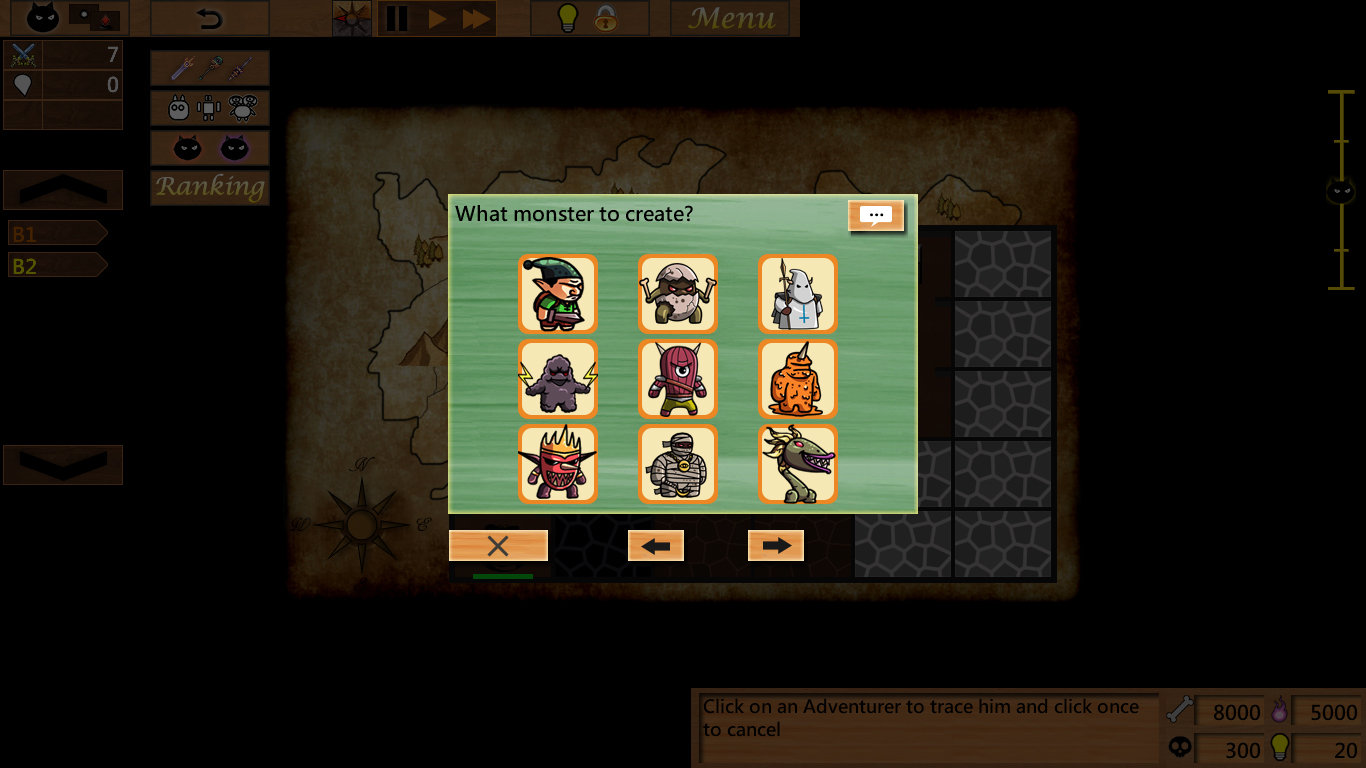Create the mummy monster
Viewport: 1366px width, 768px height.
[x=677, y=463]
